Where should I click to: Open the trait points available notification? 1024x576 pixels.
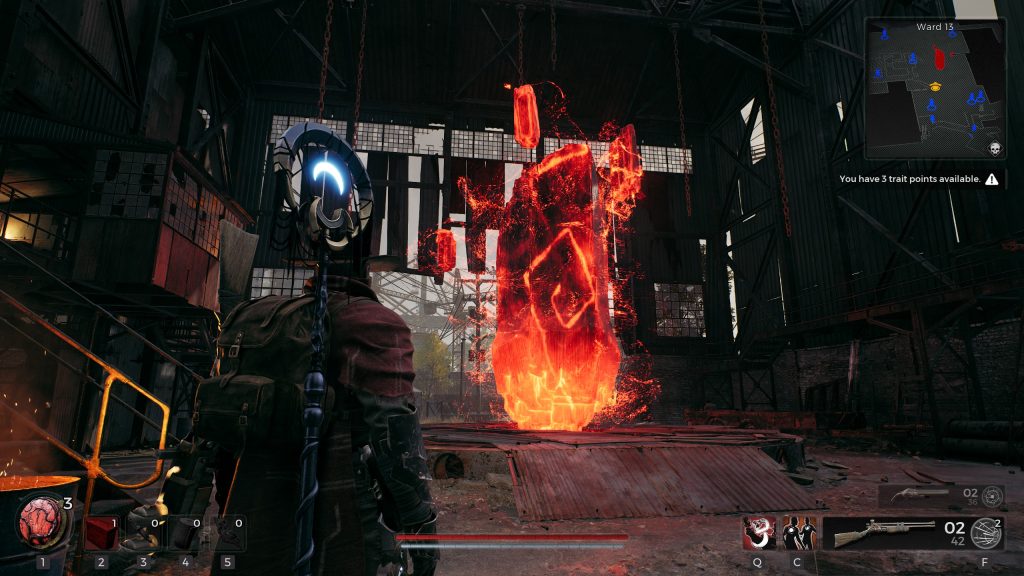click(x=918, y=180)
